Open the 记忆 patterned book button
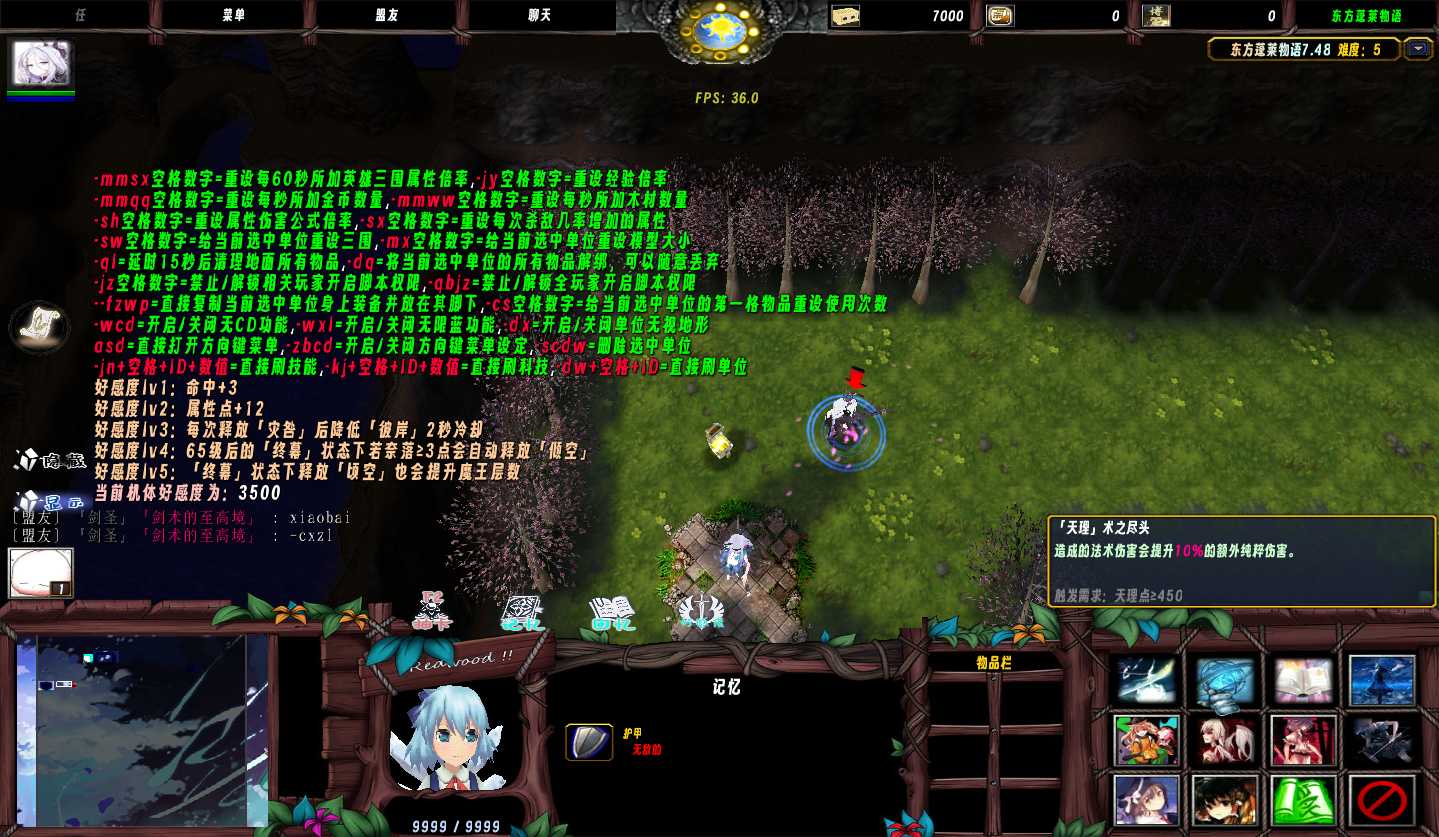 tap(521, 611)
